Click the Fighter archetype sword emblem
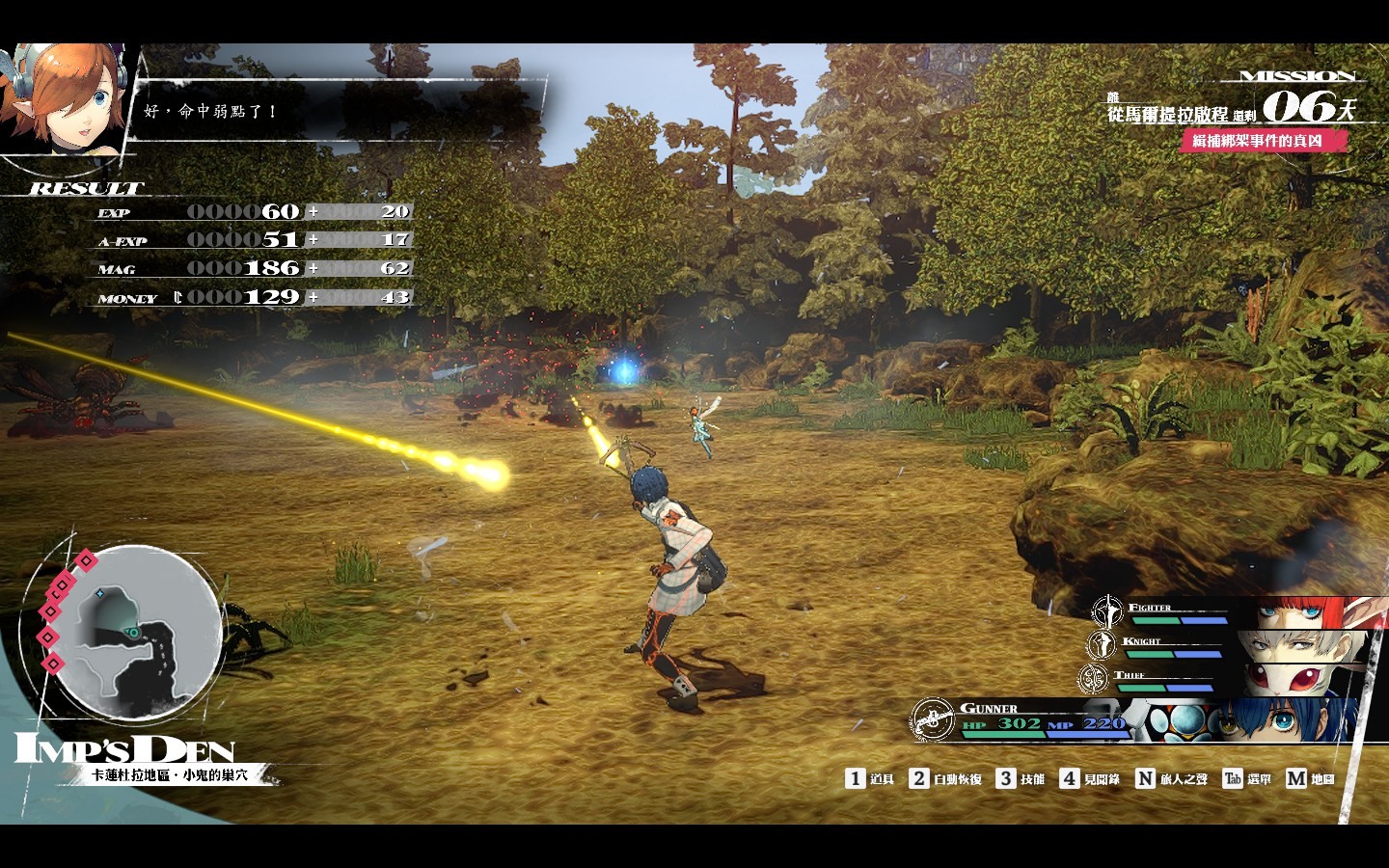Viewport: 1389px width, 868px height. pos(1107,611)
